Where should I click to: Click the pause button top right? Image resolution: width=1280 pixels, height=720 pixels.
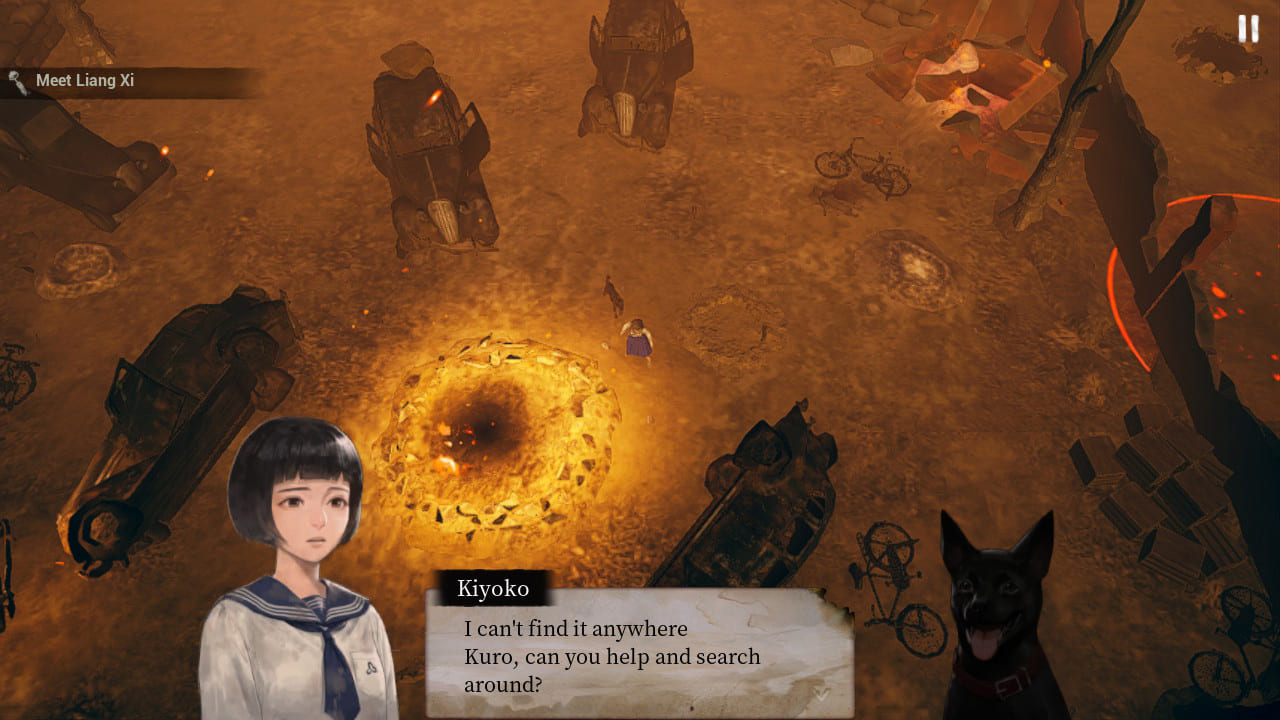point(1247,29)
